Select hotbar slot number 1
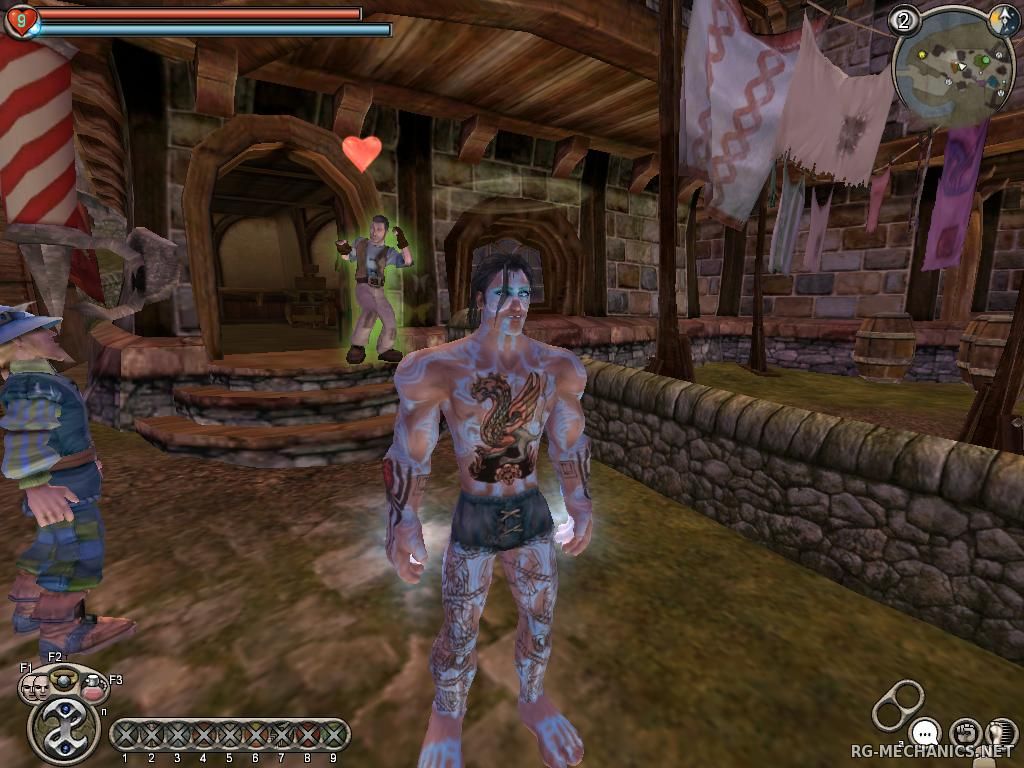Screen dimensions: 1024x768 (x=125, y=736)
